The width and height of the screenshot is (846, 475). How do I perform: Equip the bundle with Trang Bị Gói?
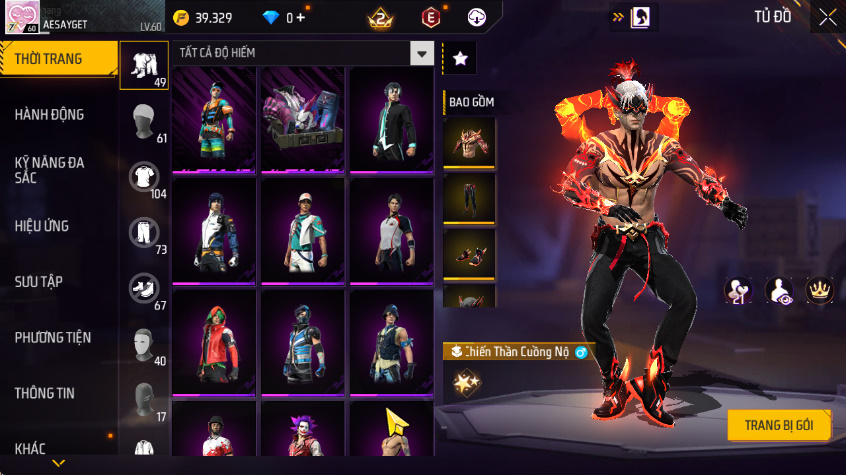[x=779, y=425]
